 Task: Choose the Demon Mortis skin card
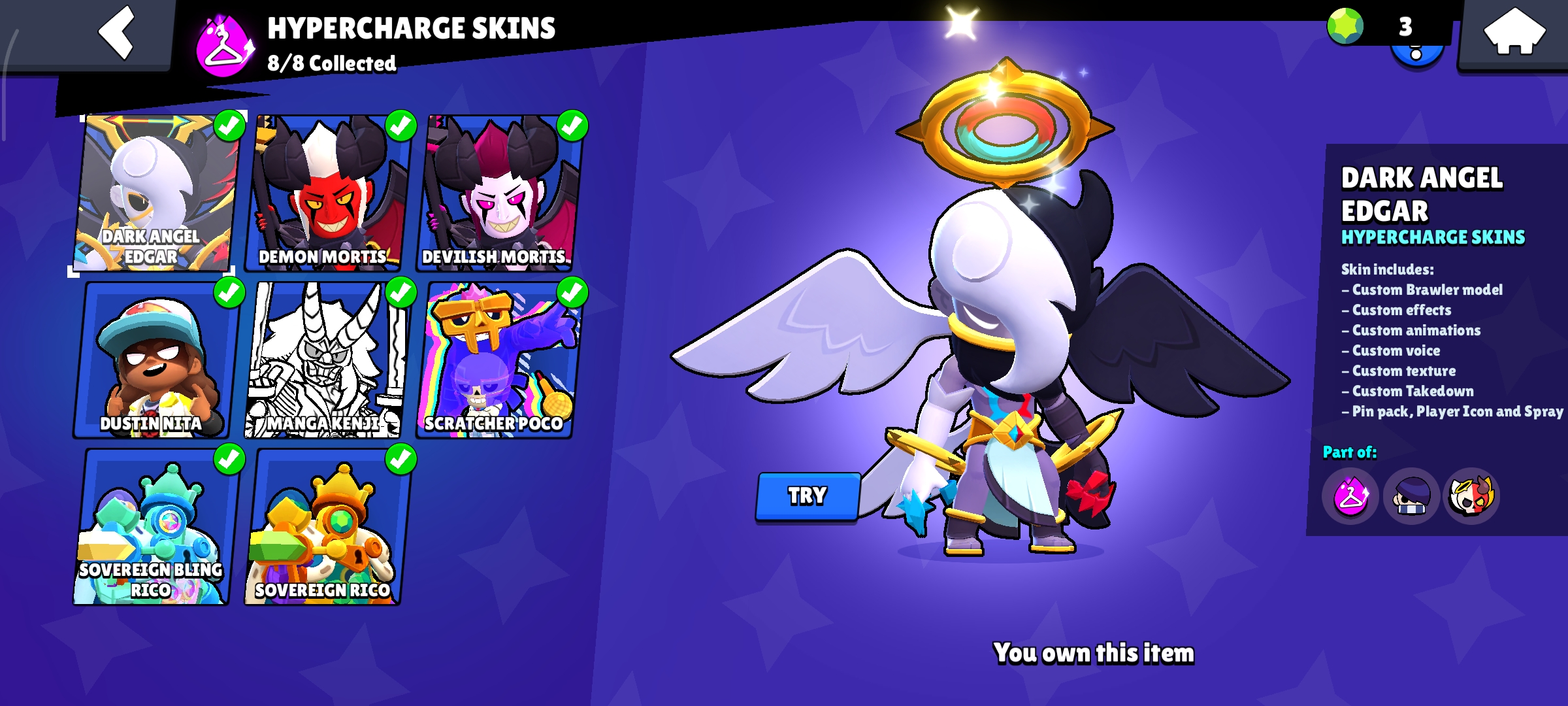(327, 193)
